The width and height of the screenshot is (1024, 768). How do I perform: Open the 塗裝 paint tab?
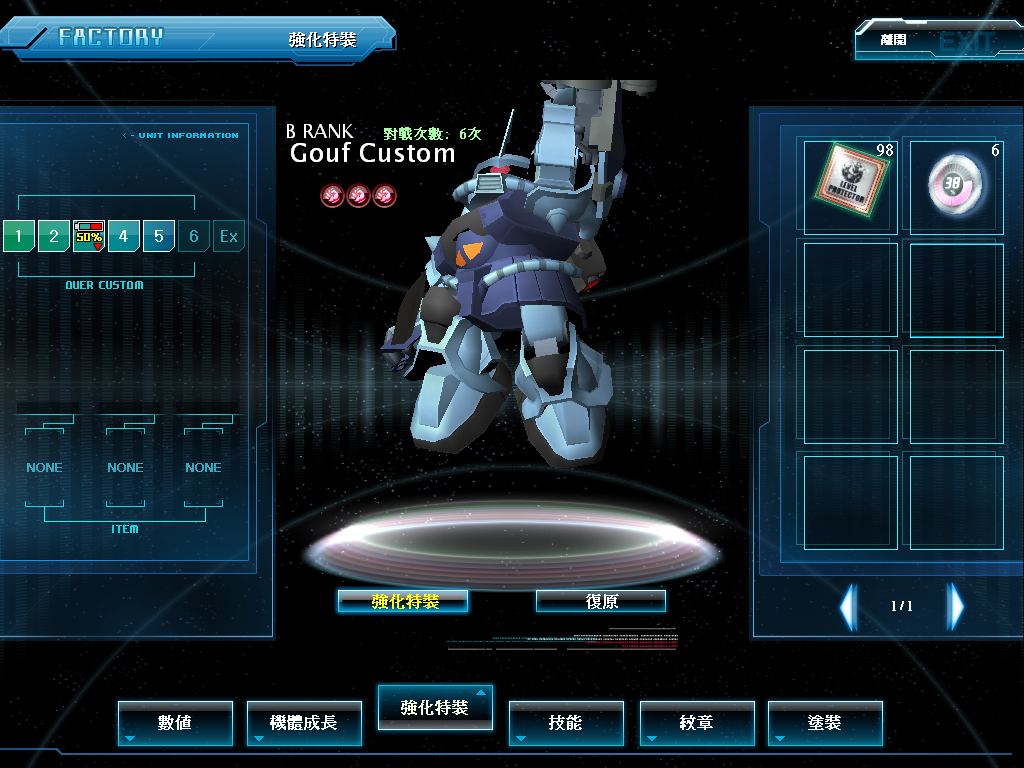[825, 722]
